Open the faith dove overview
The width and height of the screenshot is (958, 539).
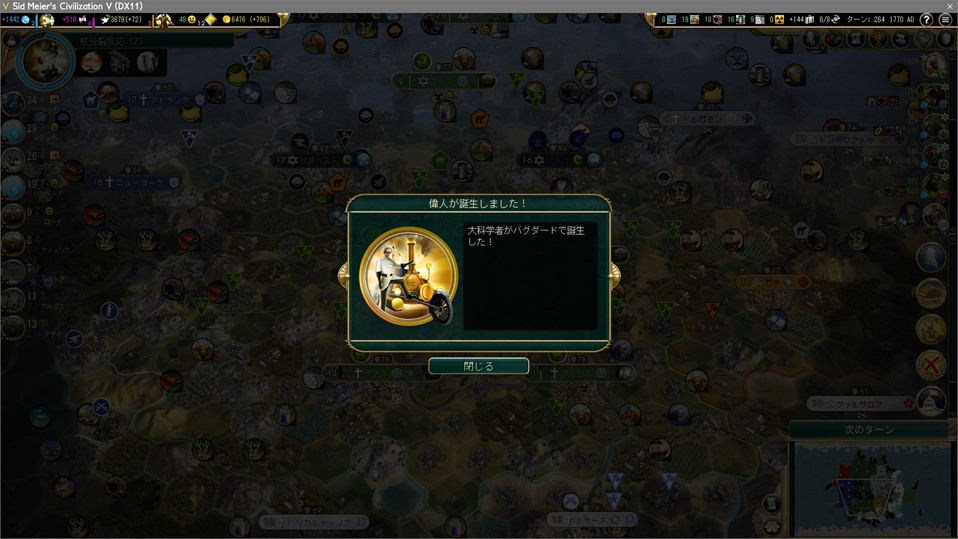(x=104, y=20)
